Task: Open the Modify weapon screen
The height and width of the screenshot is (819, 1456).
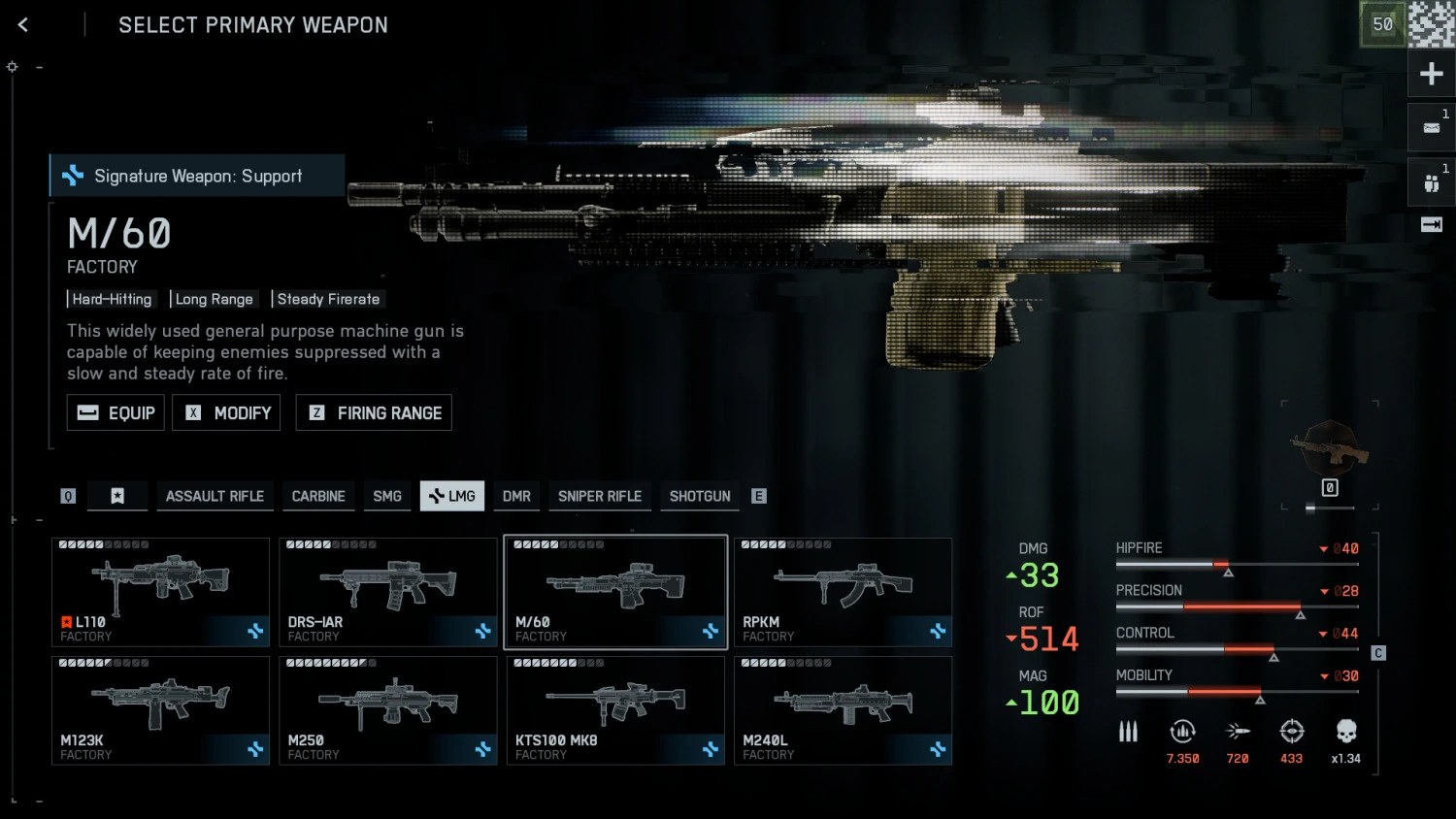Action: [x=226, y=412]
